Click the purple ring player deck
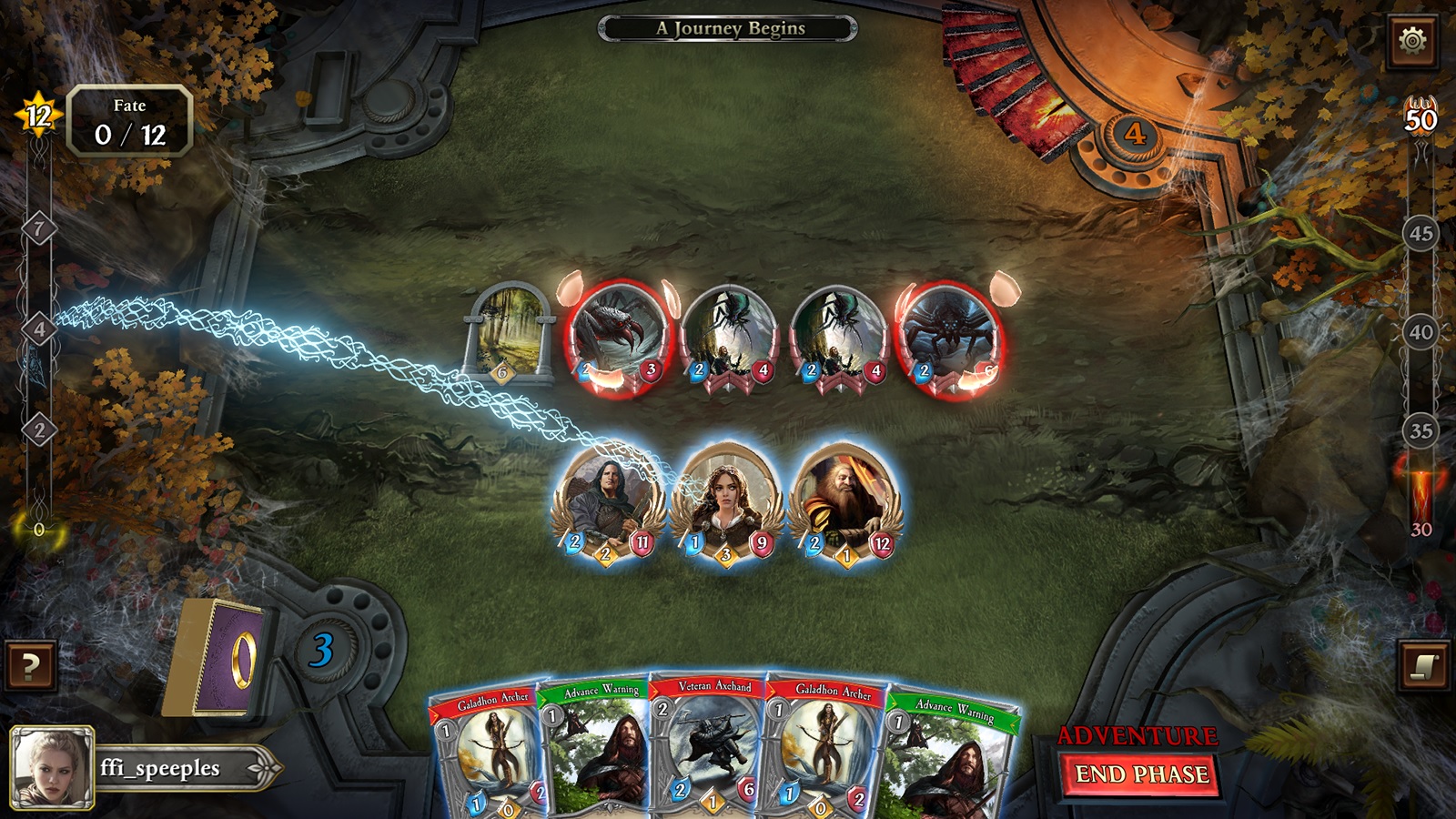 [x=217, y=657]
